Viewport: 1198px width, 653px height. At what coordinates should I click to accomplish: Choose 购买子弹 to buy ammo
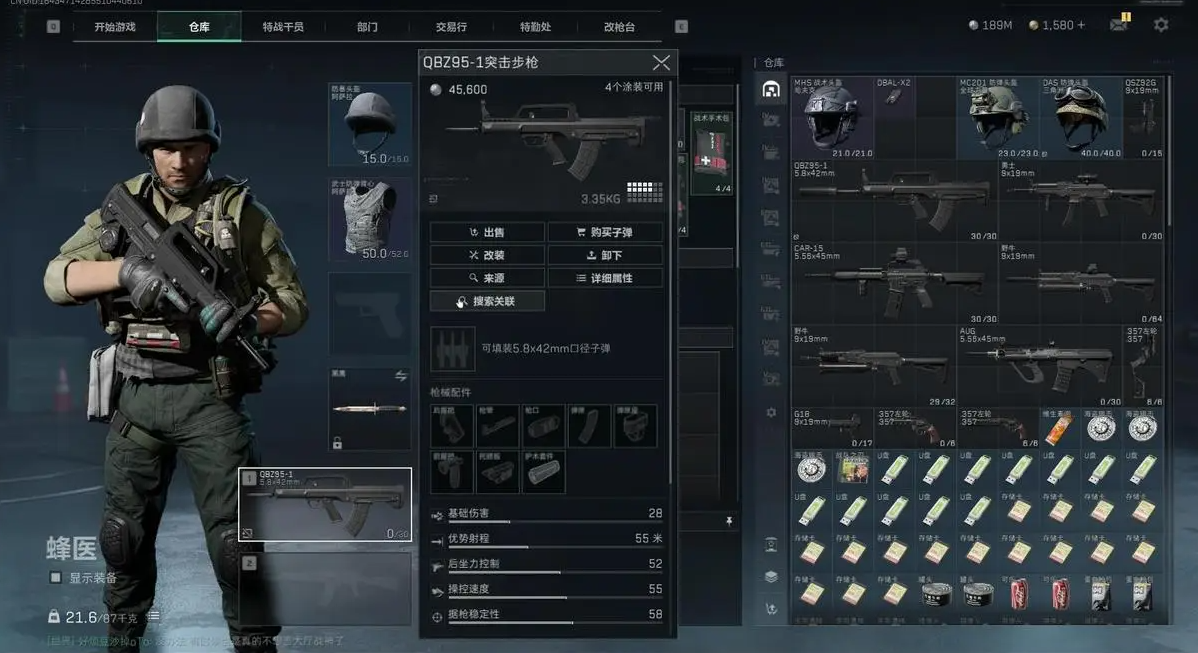coord(605,232)
